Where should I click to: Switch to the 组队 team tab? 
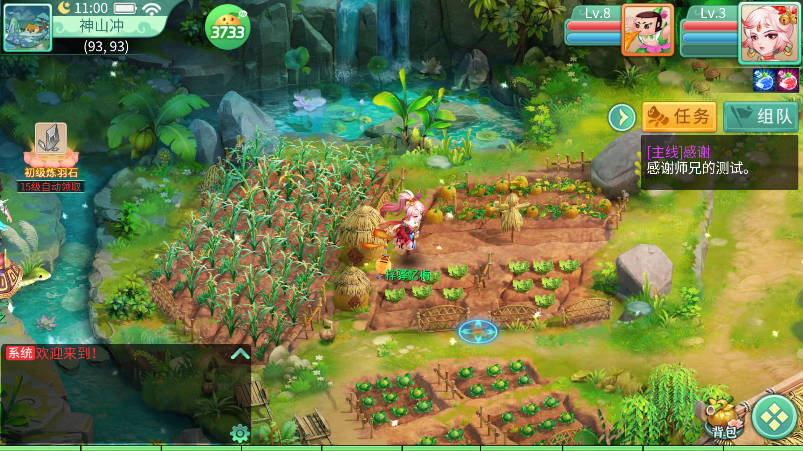click(x=760, y=117)
